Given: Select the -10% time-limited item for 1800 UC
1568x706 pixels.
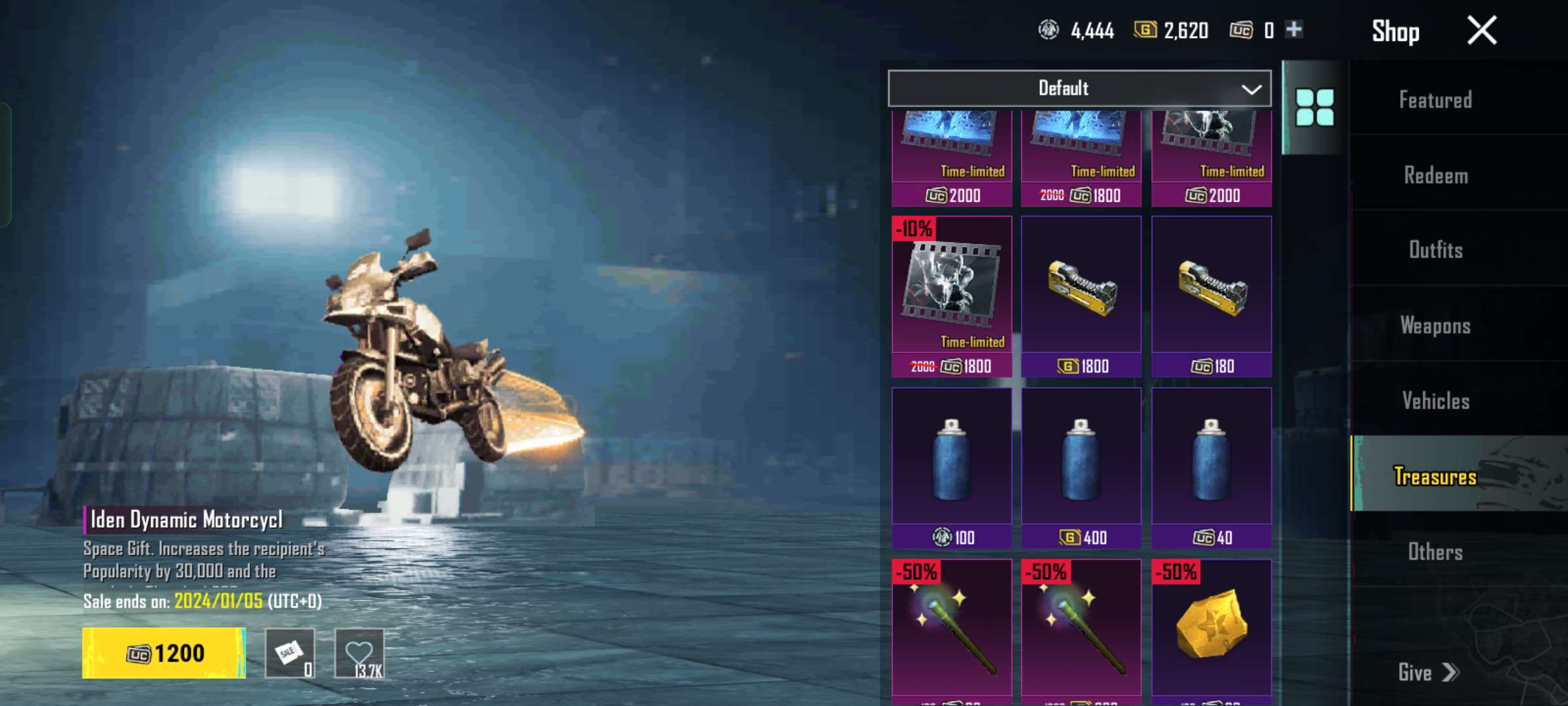Looking at the screenshot, I should tap(951, 296).
